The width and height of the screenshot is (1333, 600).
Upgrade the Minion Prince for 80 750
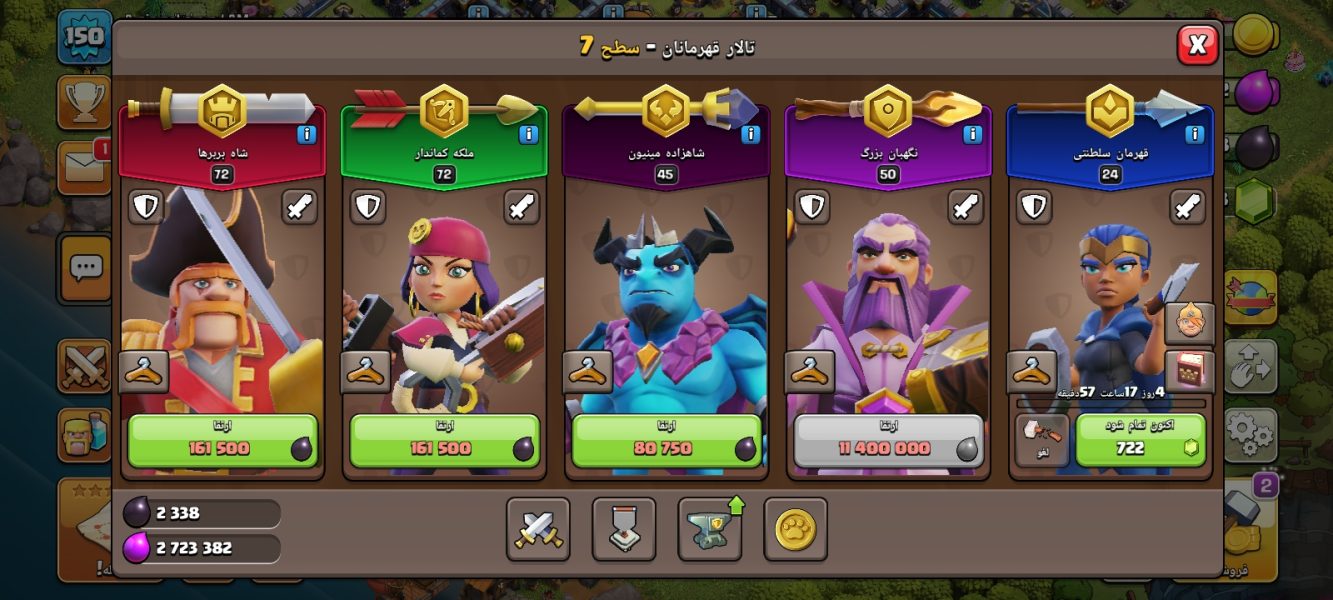tap(667, 441)
